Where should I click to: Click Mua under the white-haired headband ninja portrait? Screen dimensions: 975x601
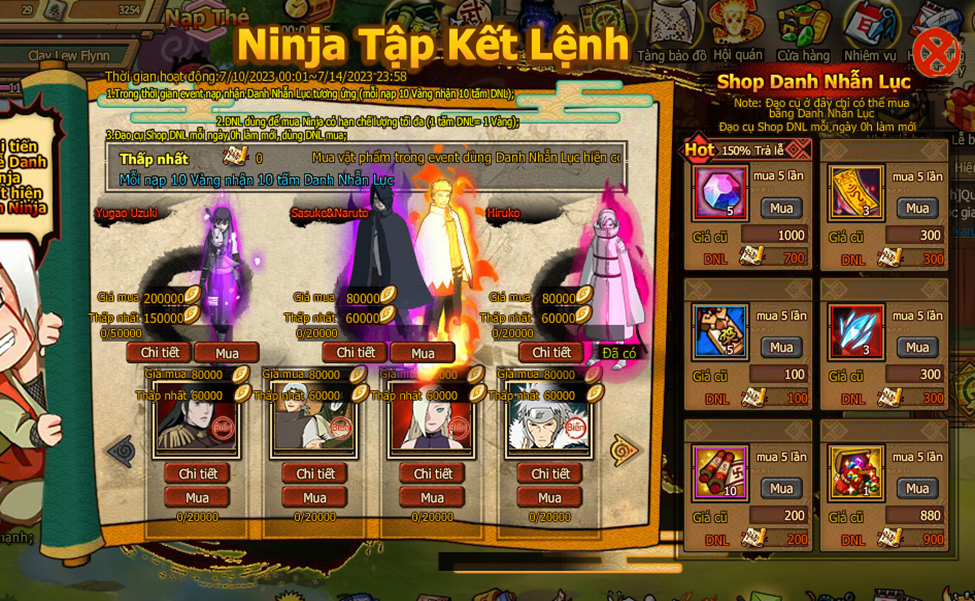pyautogui.click(x=549, y=498)
